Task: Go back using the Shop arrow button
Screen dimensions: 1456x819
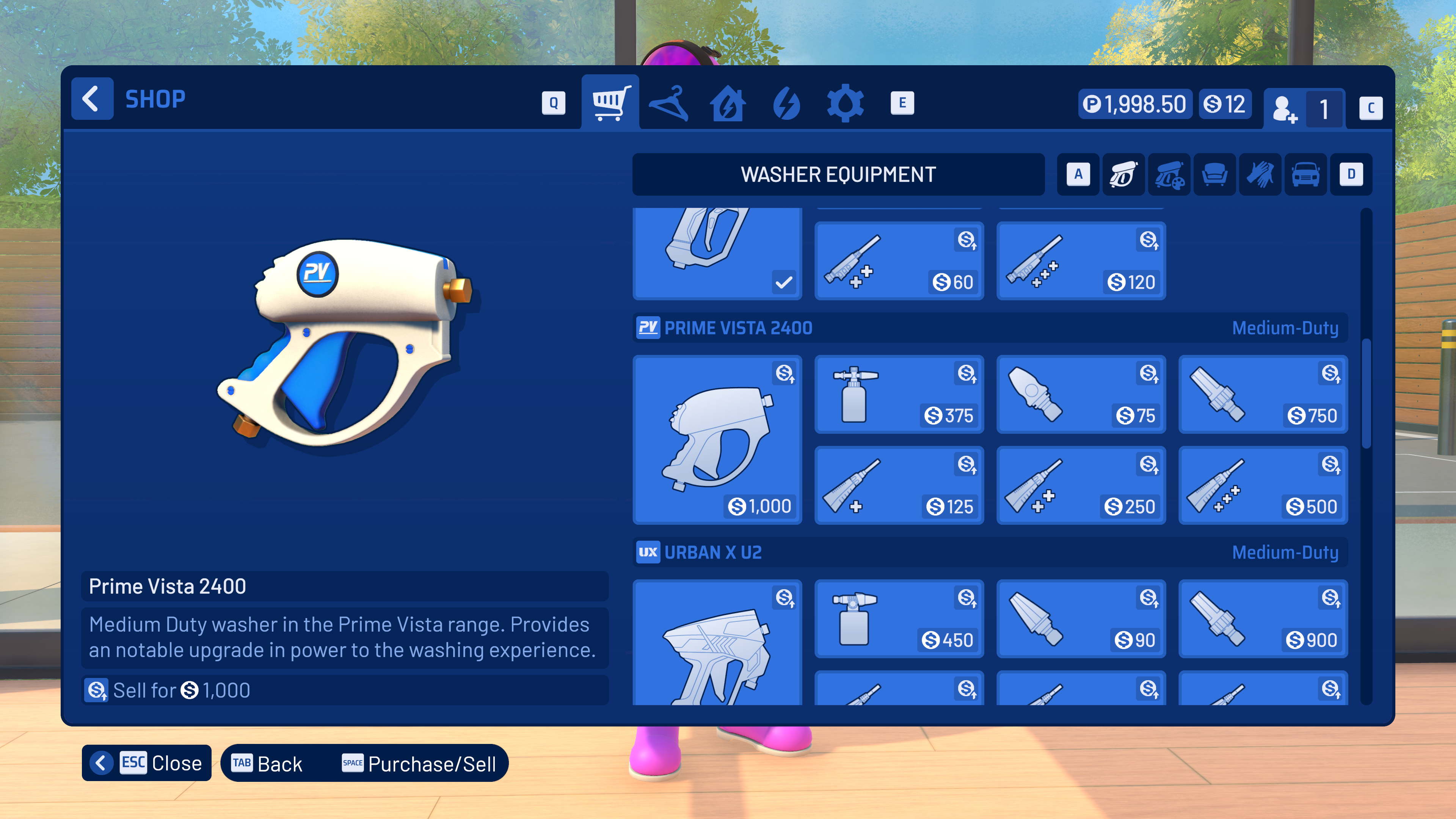Action: (91, 99)
